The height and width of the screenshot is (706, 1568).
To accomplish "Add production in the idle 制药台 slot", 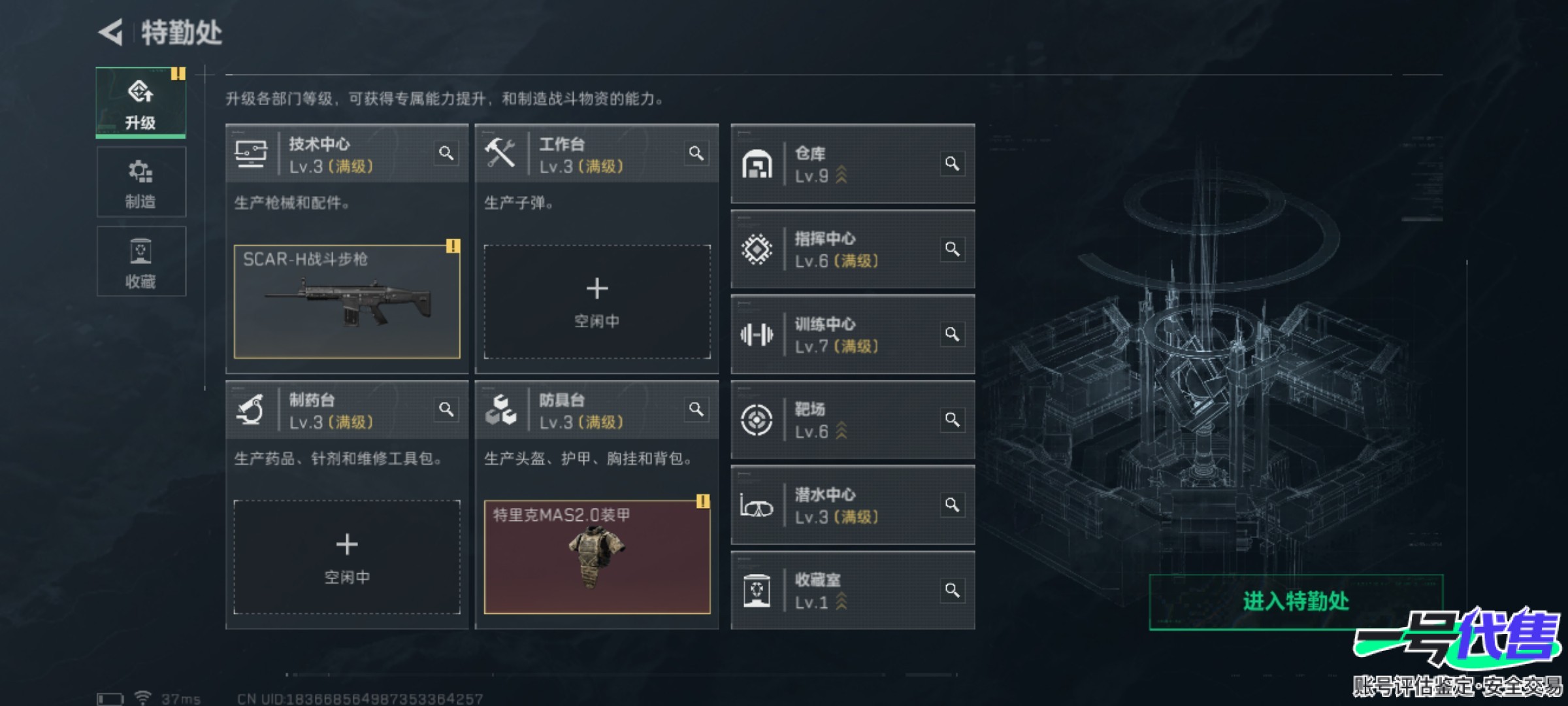I will tap(347, 558).
